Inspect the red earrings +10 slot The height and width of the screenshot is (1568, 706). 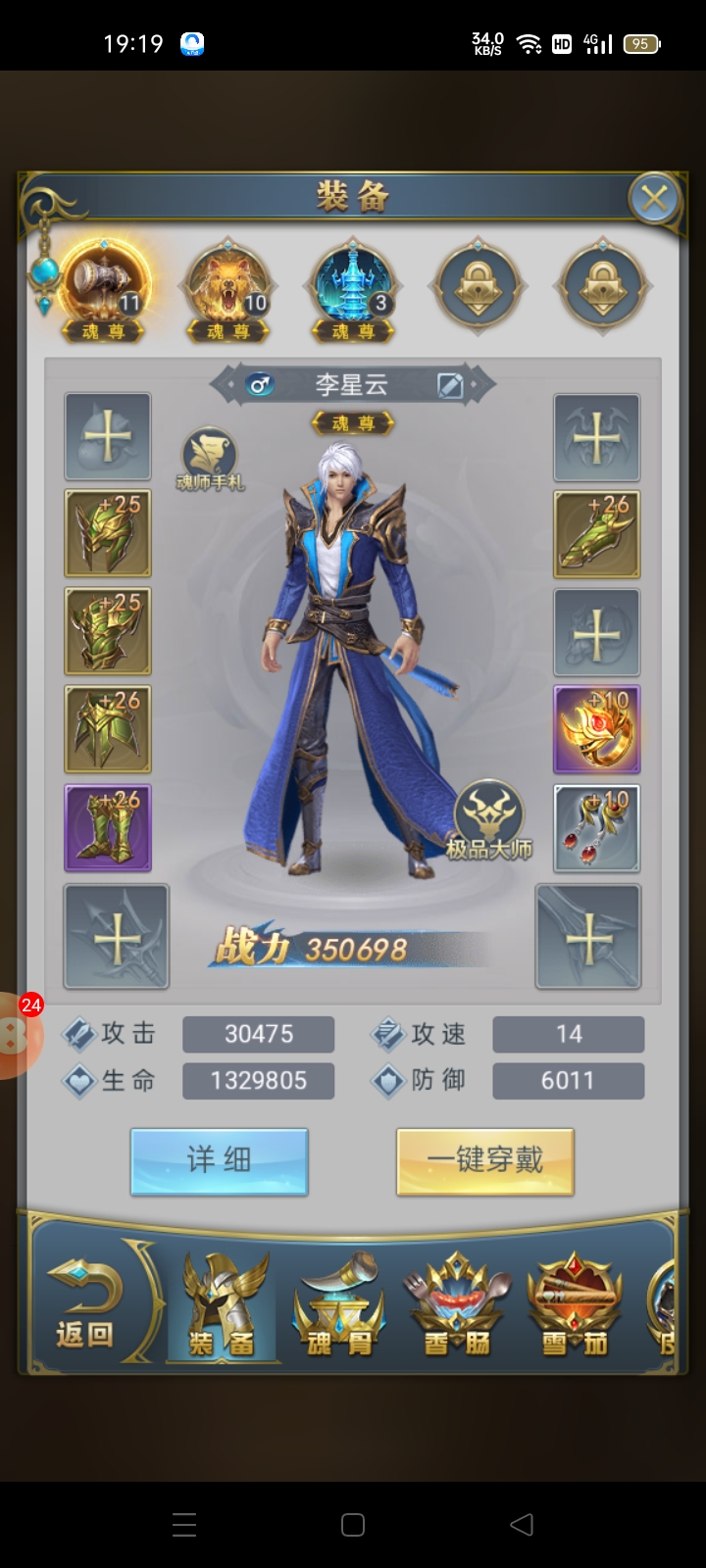pos(596,828)
